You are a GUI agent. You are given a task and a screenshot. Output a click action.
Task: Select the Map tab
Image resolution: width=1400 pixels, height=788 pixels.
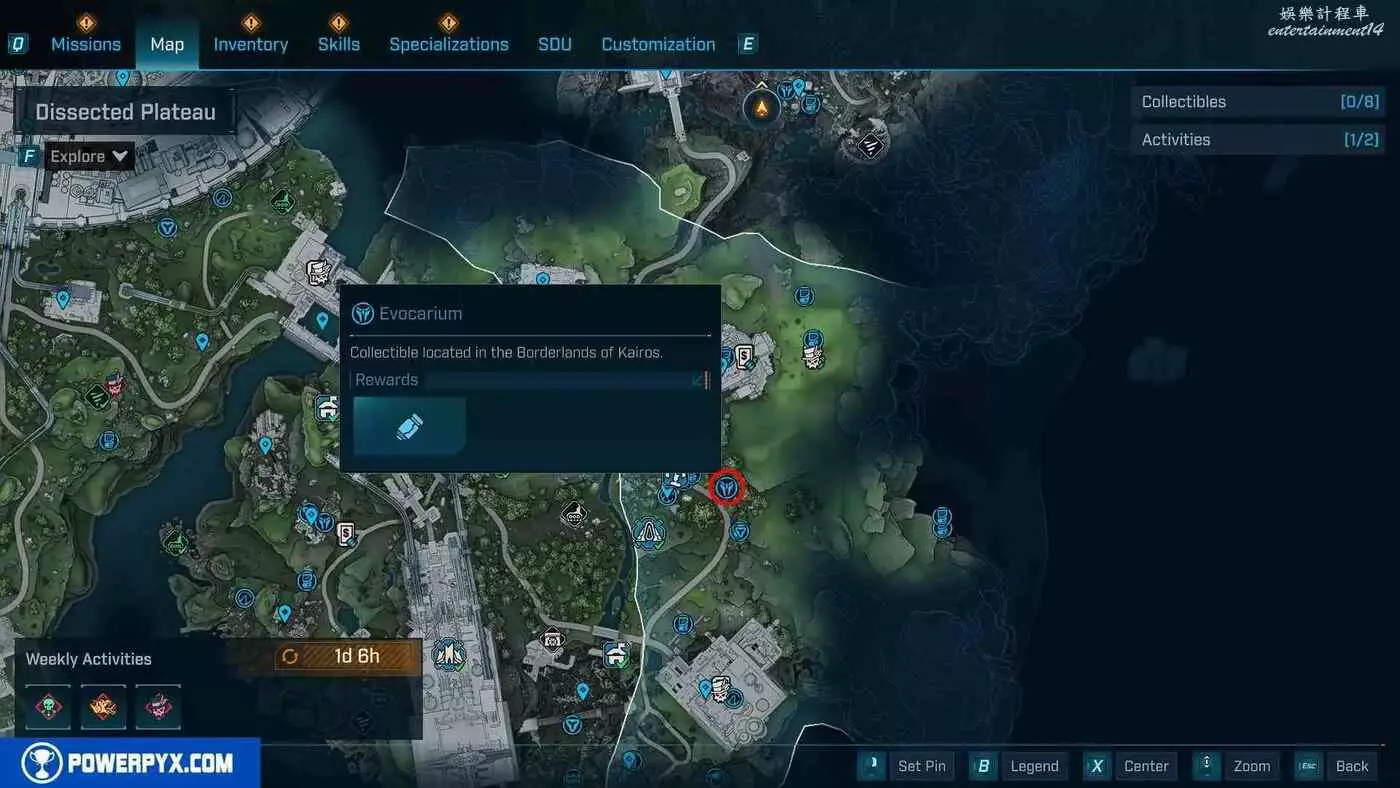pos(167,44)
